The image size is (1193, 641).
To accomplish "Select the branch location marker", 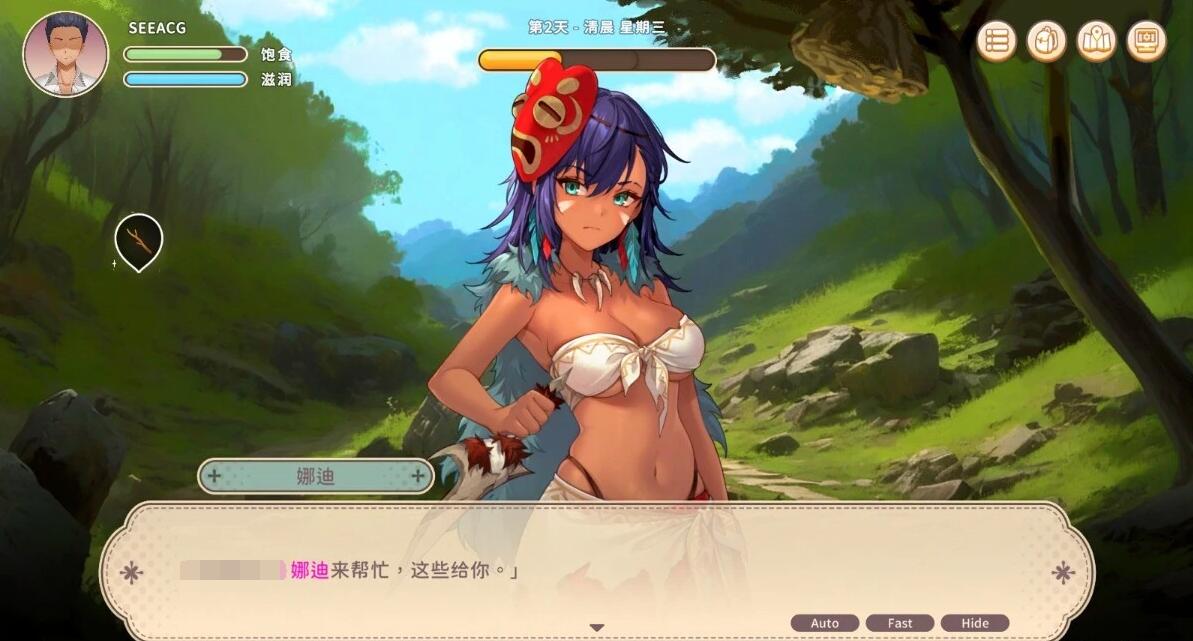I will (138, 240).
